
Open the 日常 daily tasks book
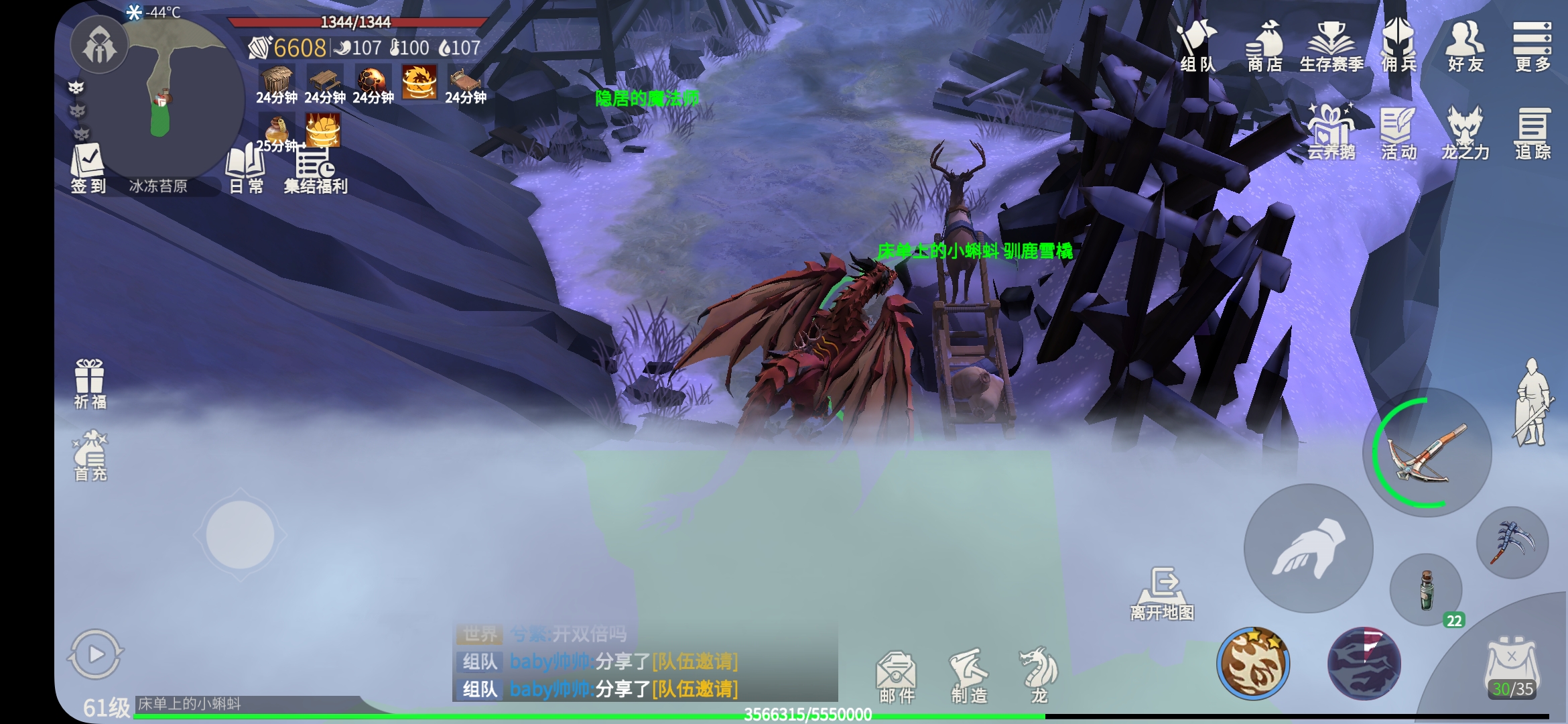246,169
